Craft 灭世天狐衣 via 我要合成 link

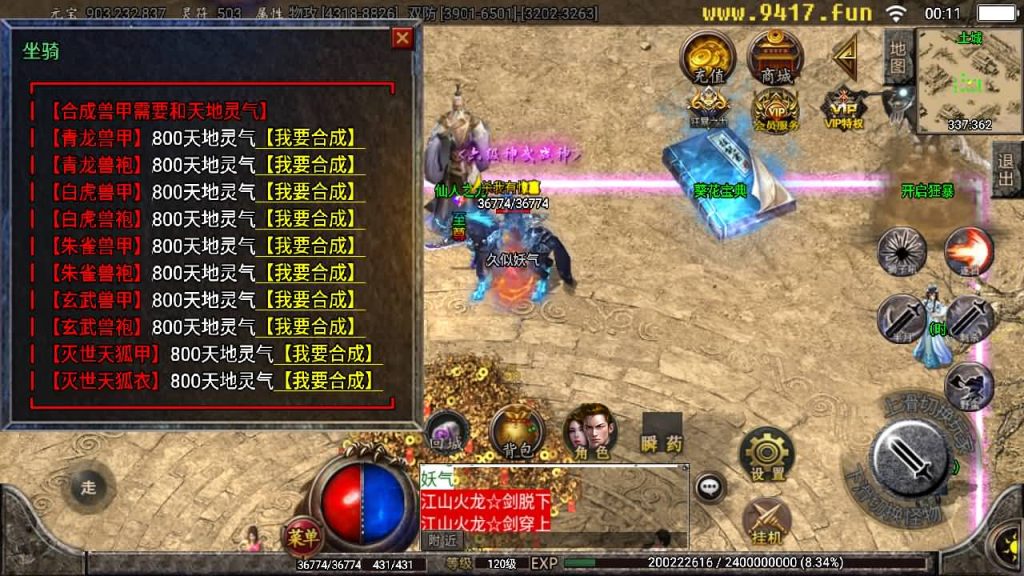[332, 381]
